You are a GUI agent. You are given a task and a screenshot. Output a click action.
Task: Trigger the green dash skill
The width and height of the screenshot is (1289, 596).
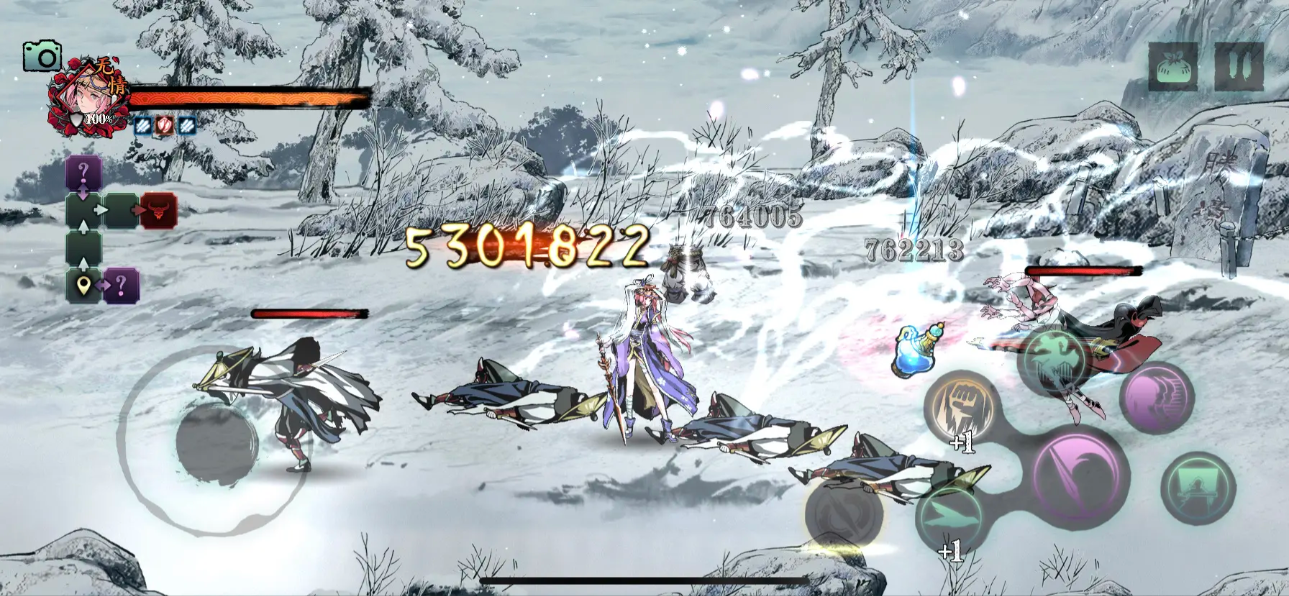(952, 516)
